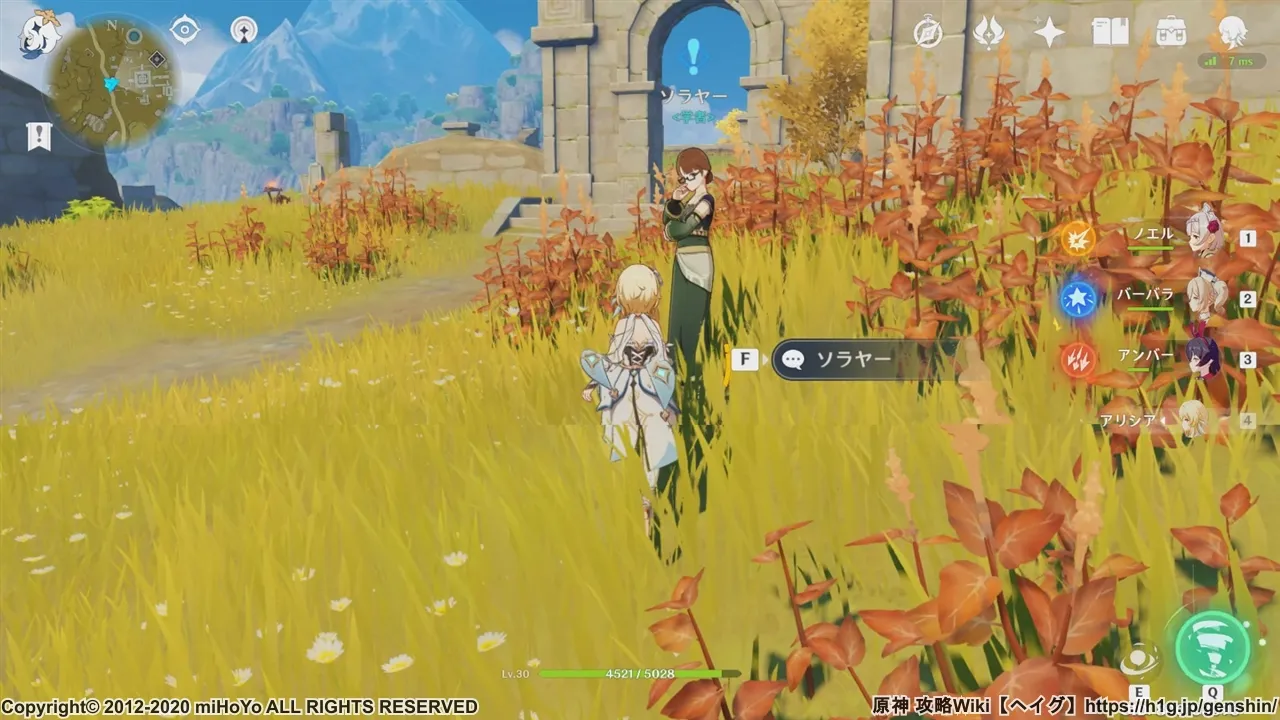
Task: Open the Paimon main menu
Action: (40, 32)
